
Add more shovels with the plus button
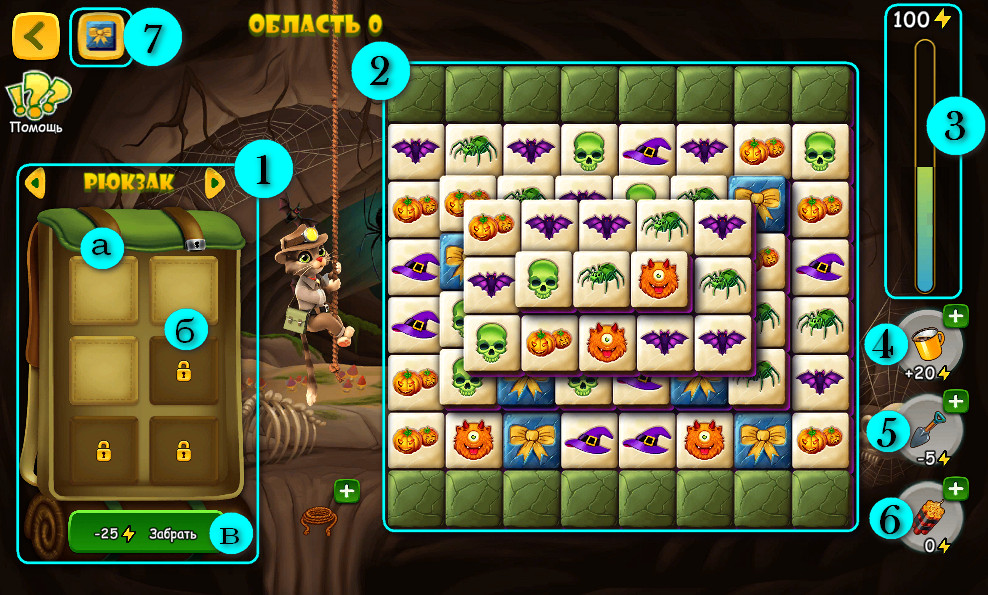[956, 402]
